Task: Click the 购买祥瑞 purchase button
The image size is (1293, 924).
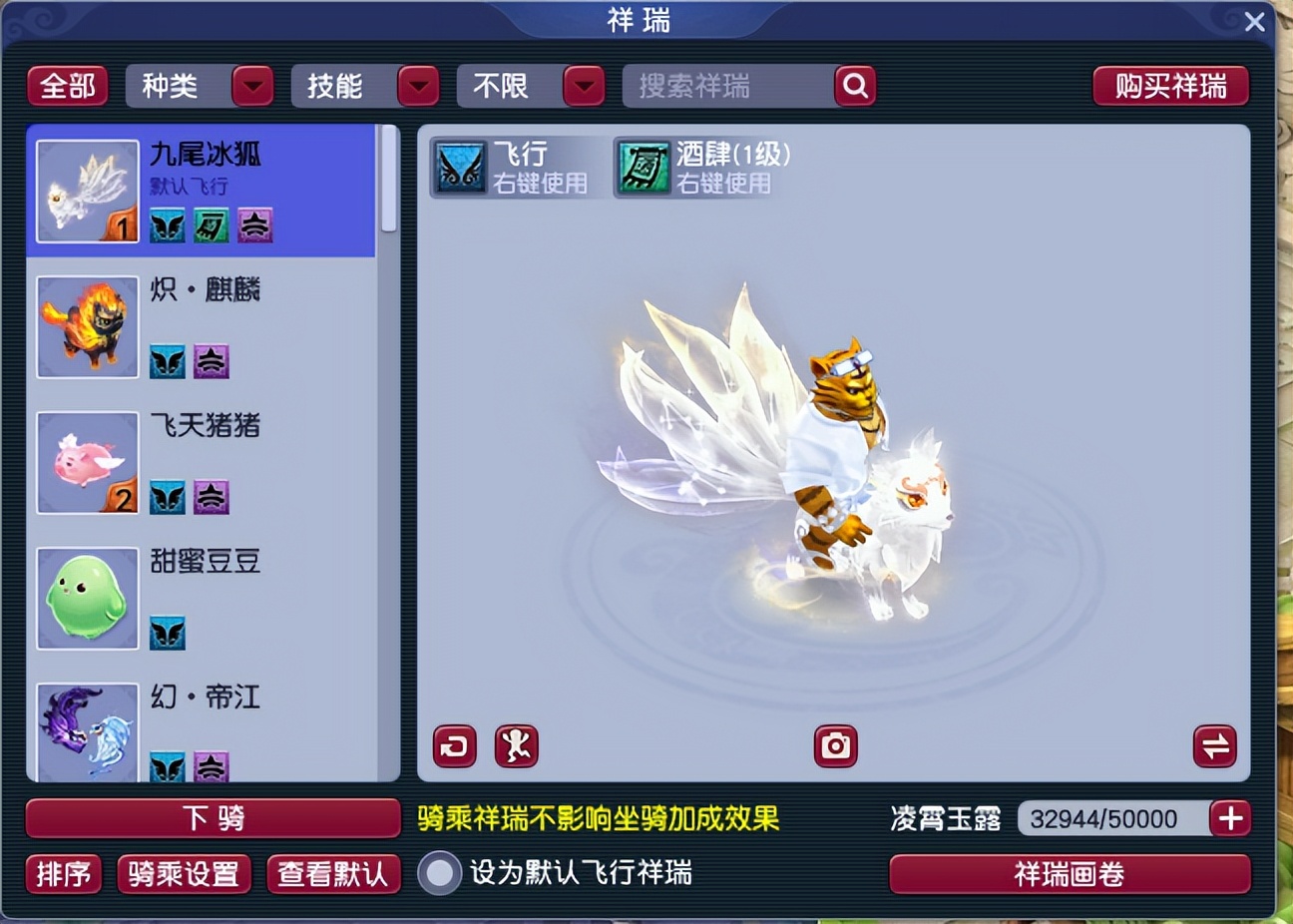Action: tap(1170, 86)
